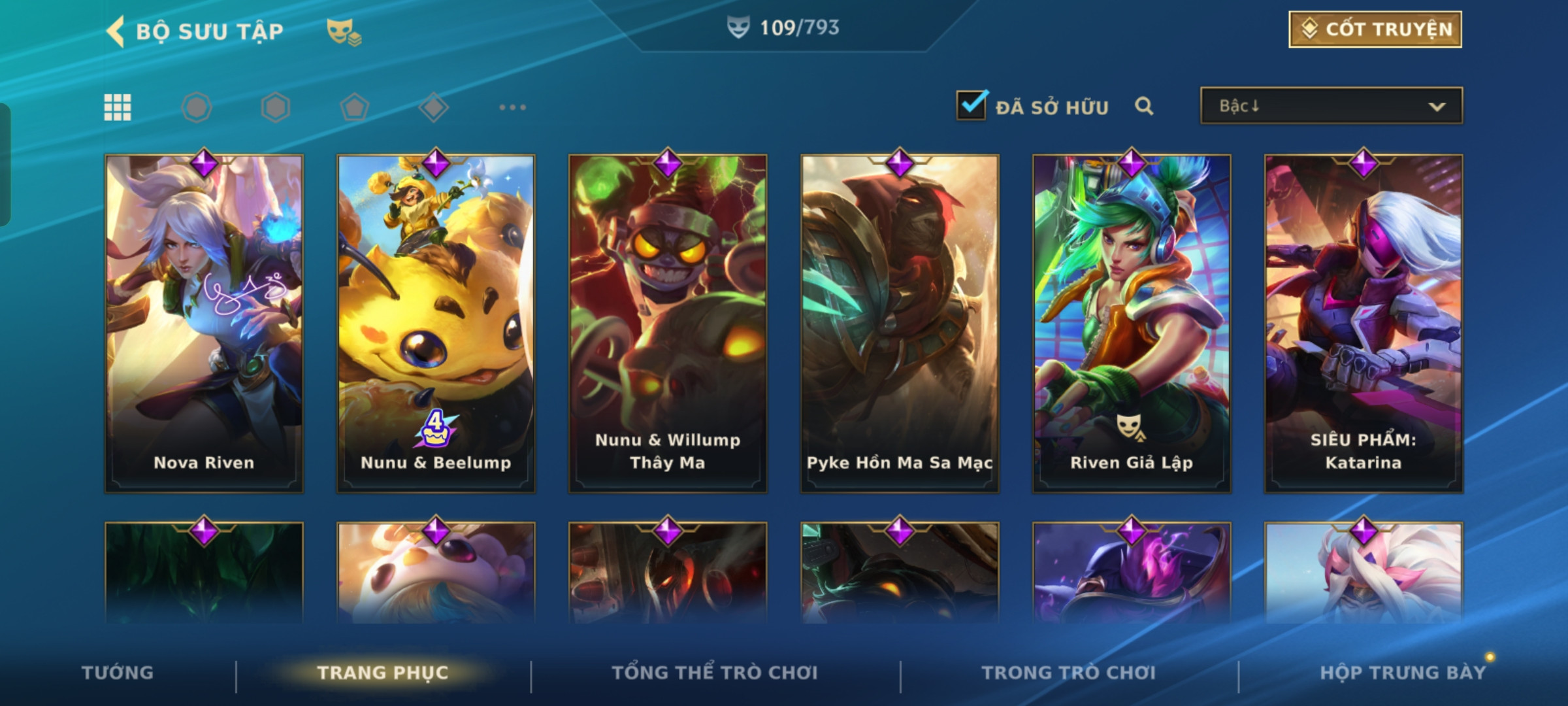Toggle the Đã Sở Hữu checkbox

(971, 105)
